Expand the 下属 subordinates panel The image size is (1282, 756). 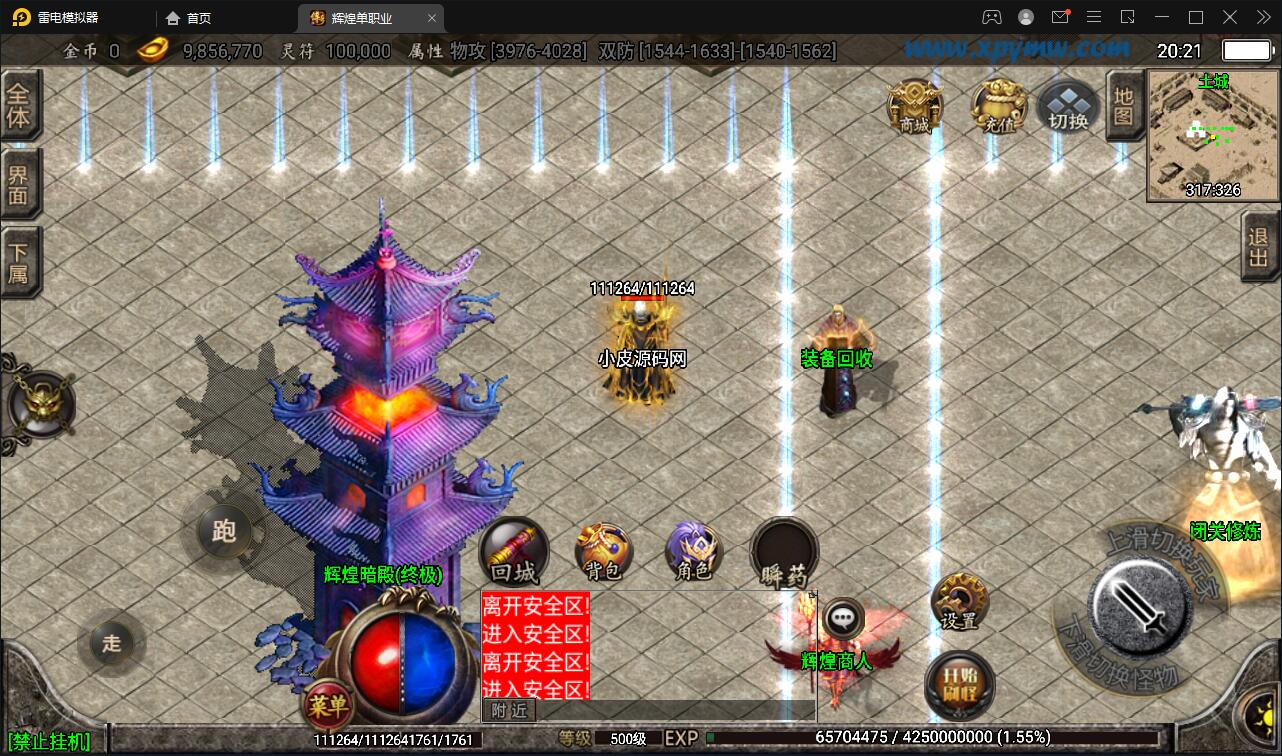22,258
